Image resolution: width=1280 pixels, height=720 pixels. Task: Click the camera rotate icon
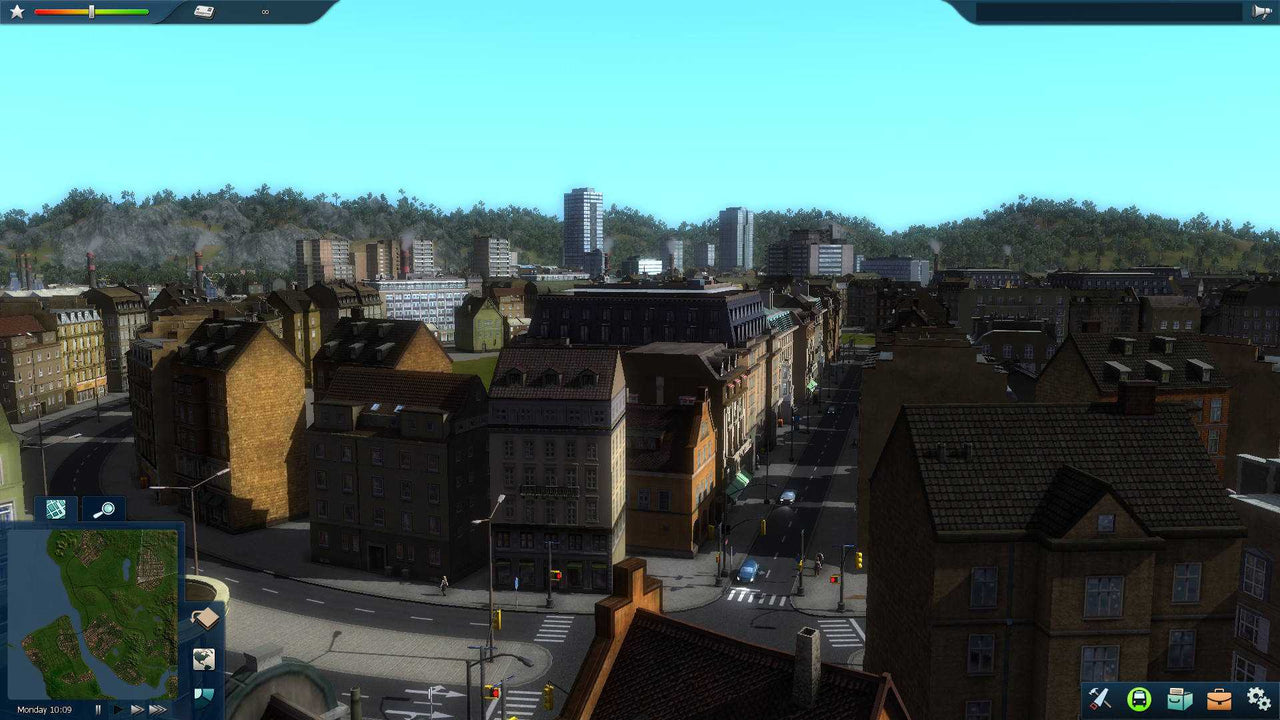pos(205,619)
